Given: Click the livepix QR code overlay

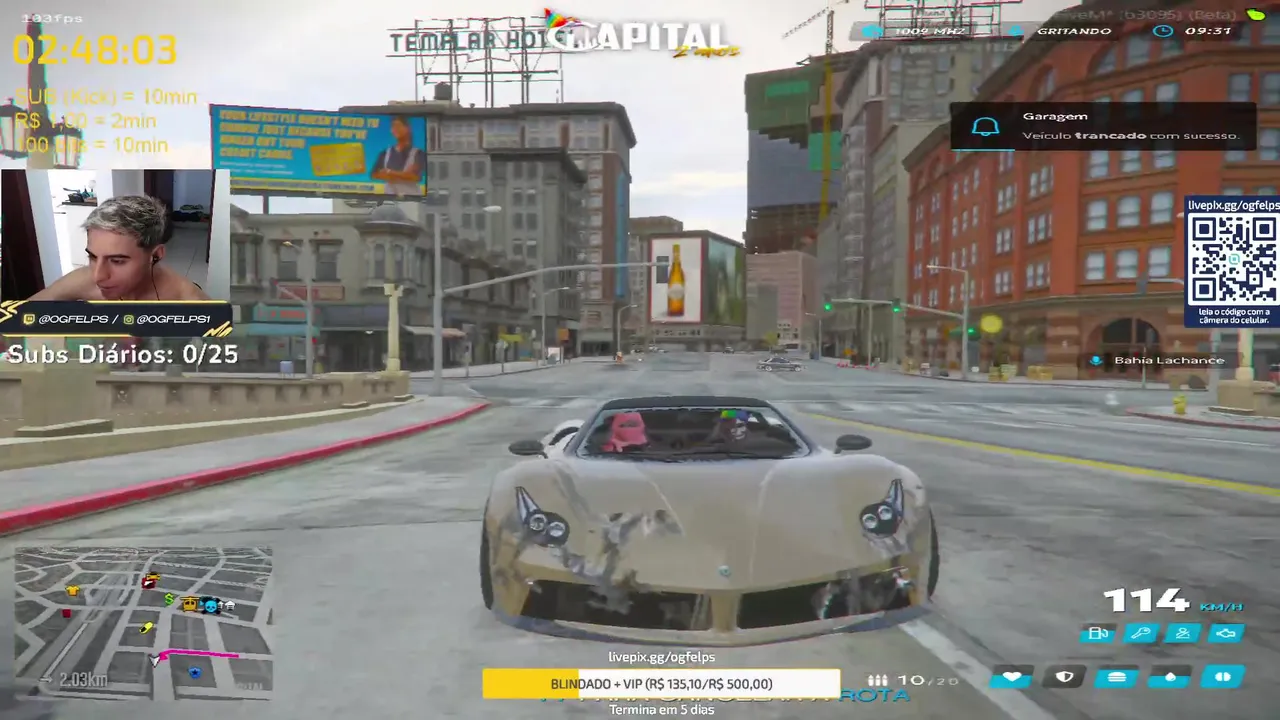Looking at the screenshot, I should [x=1233, y=257].
